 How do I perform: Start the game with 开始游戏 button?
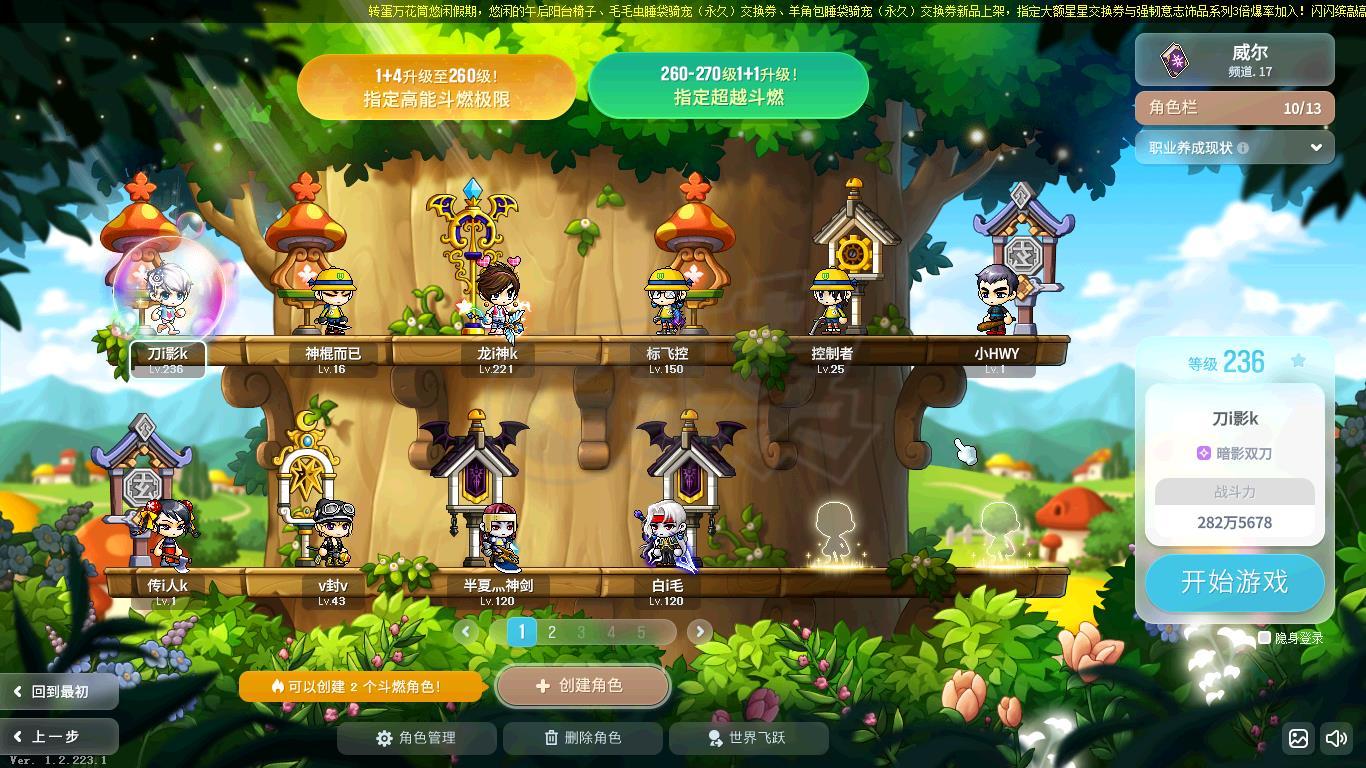coord(1234,582)
